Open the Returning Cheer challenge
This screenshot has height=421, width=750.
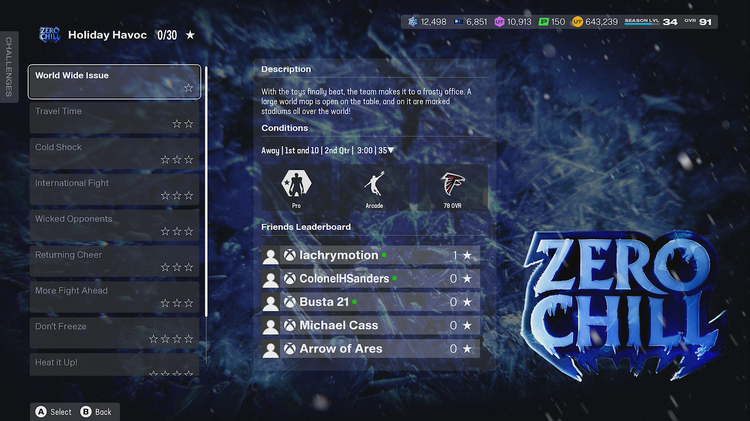(115, 262)
